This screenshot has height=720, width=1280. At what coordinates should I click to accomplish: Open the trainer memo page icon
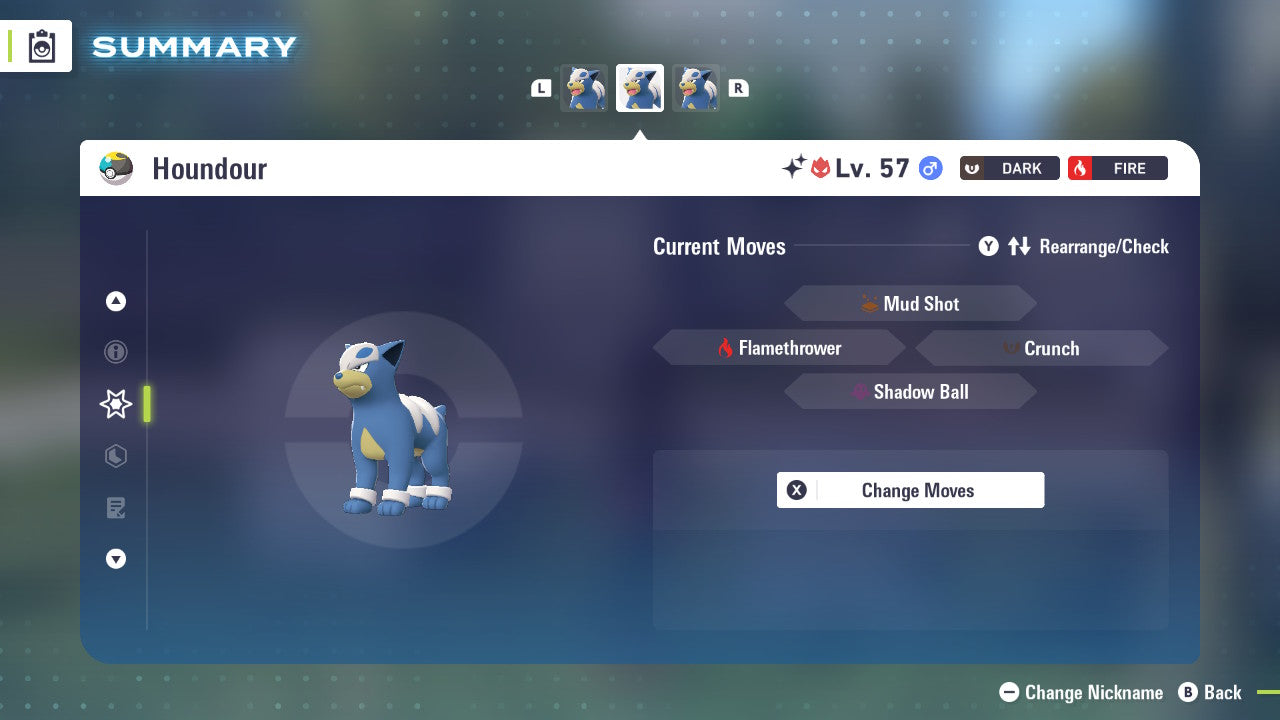(x=116, y=508)
